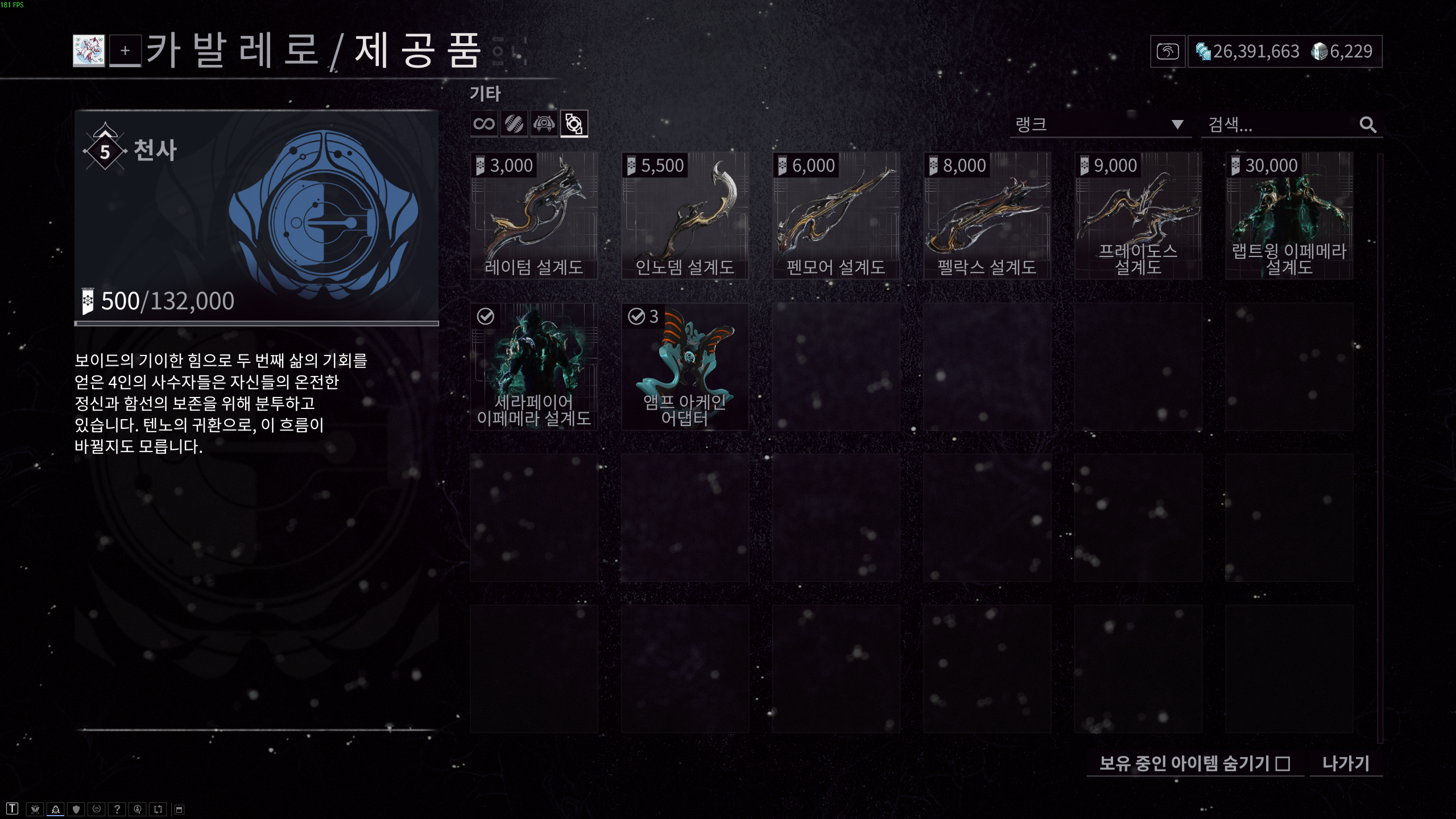Open the chat transmission icon near the platinum counter
This screenshot has width=1456, height=819.
[x=1168, y=52]
